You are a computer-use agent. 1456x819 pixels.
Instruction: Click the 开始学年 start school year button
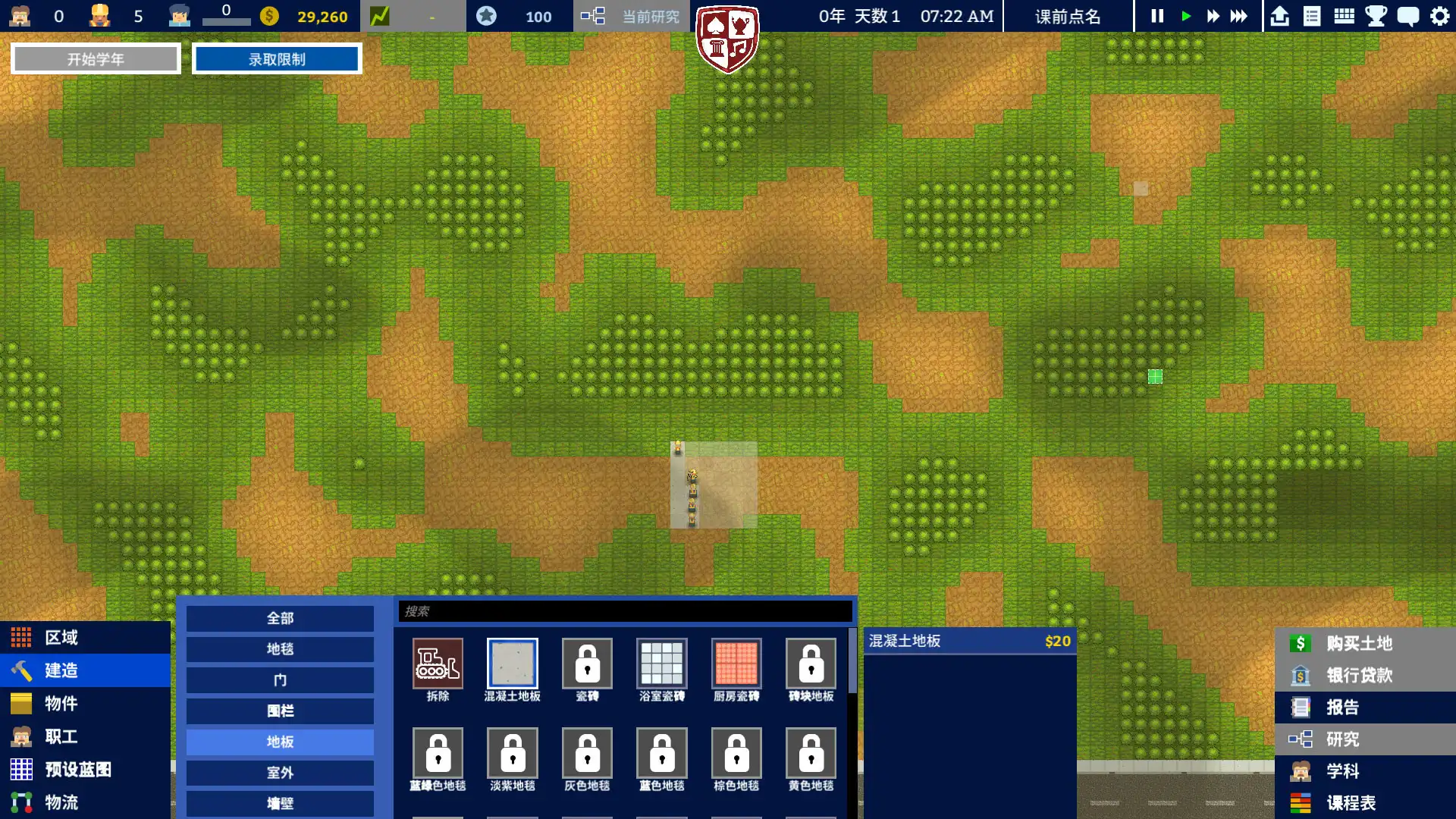tap(95, 58)
